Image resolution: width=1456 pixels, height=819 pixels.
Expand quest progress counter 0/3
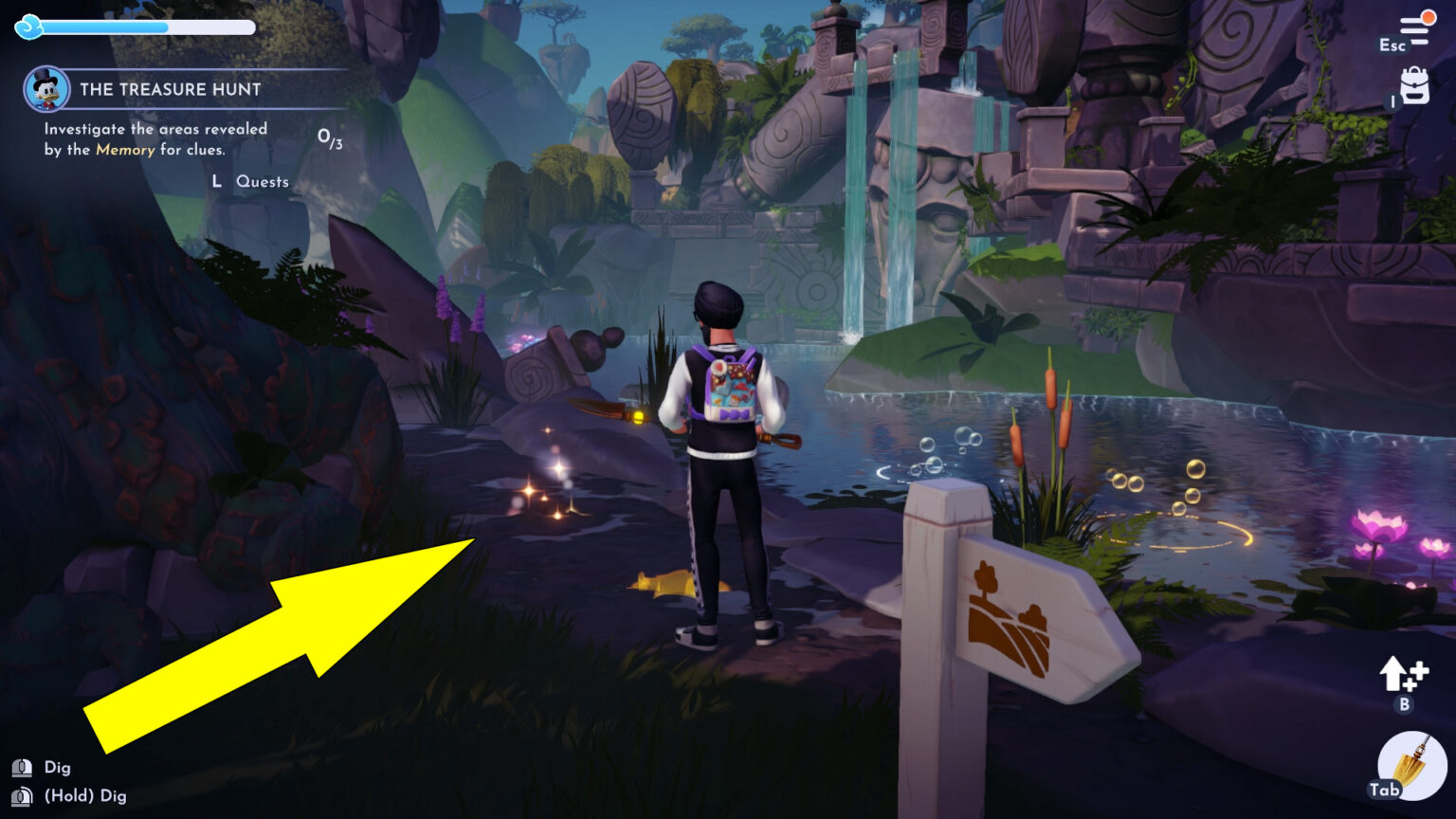tap(331, 138)
